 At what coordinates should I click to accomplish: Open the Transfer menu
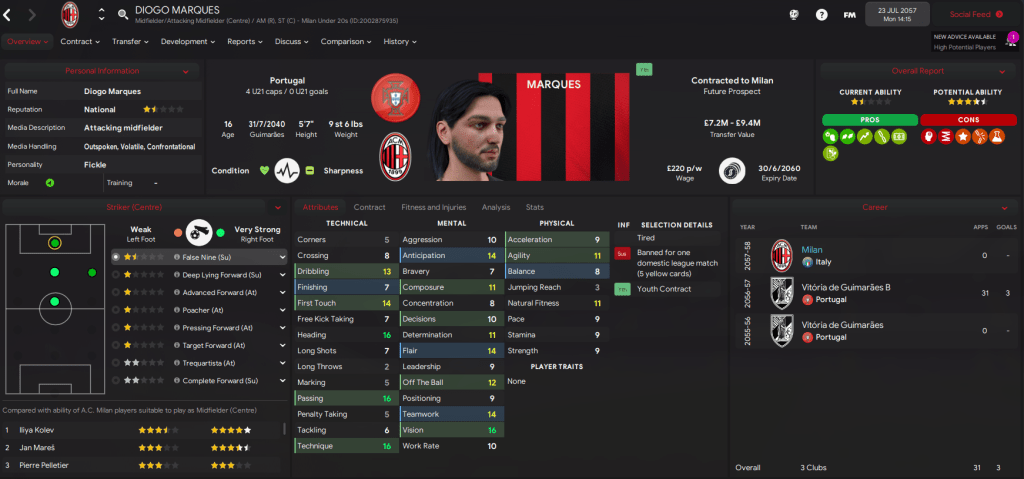(x=130, y=41)
